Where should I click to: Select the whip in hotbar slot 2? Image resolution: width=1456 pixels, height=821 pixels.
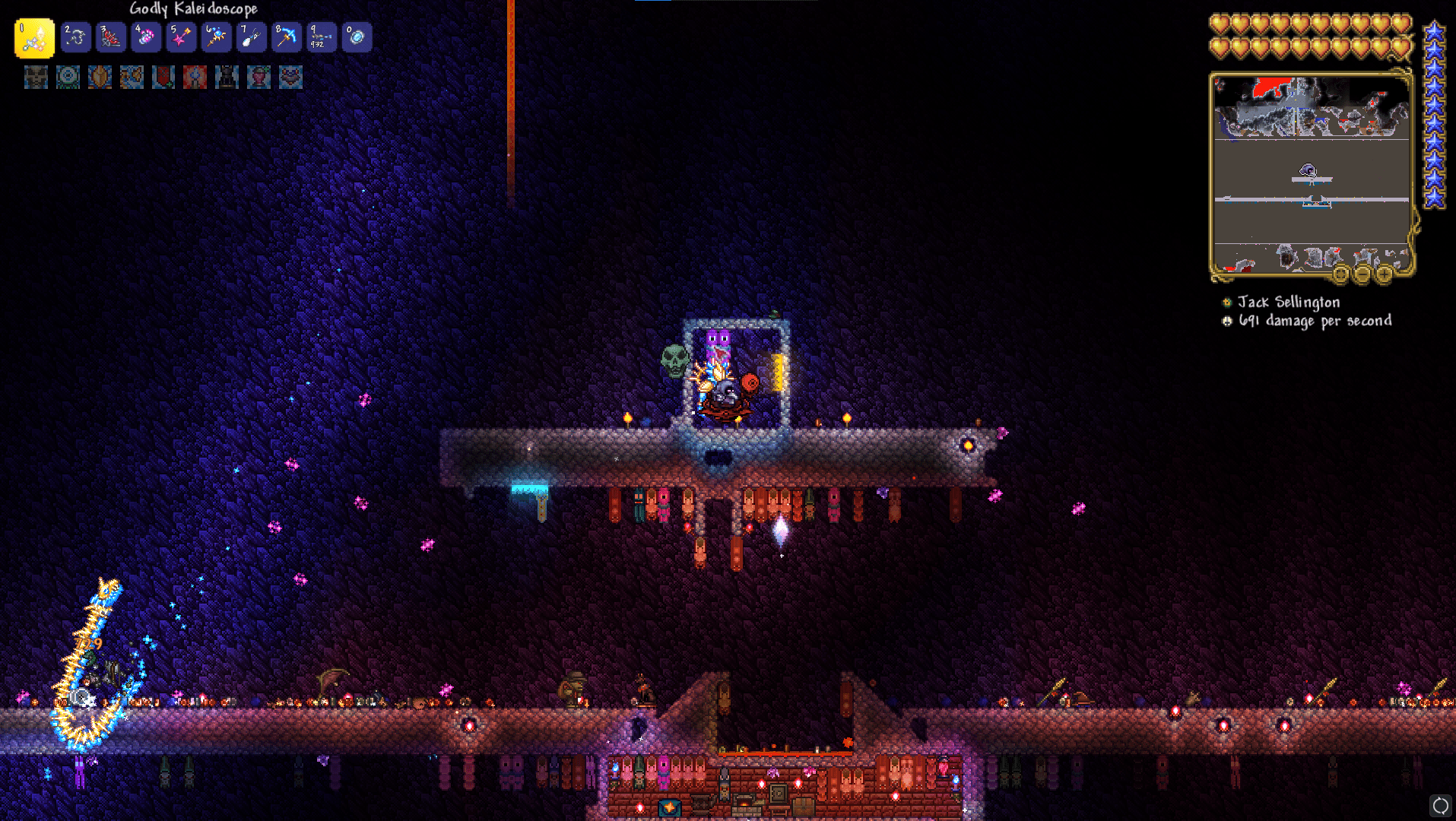(75, 37)
